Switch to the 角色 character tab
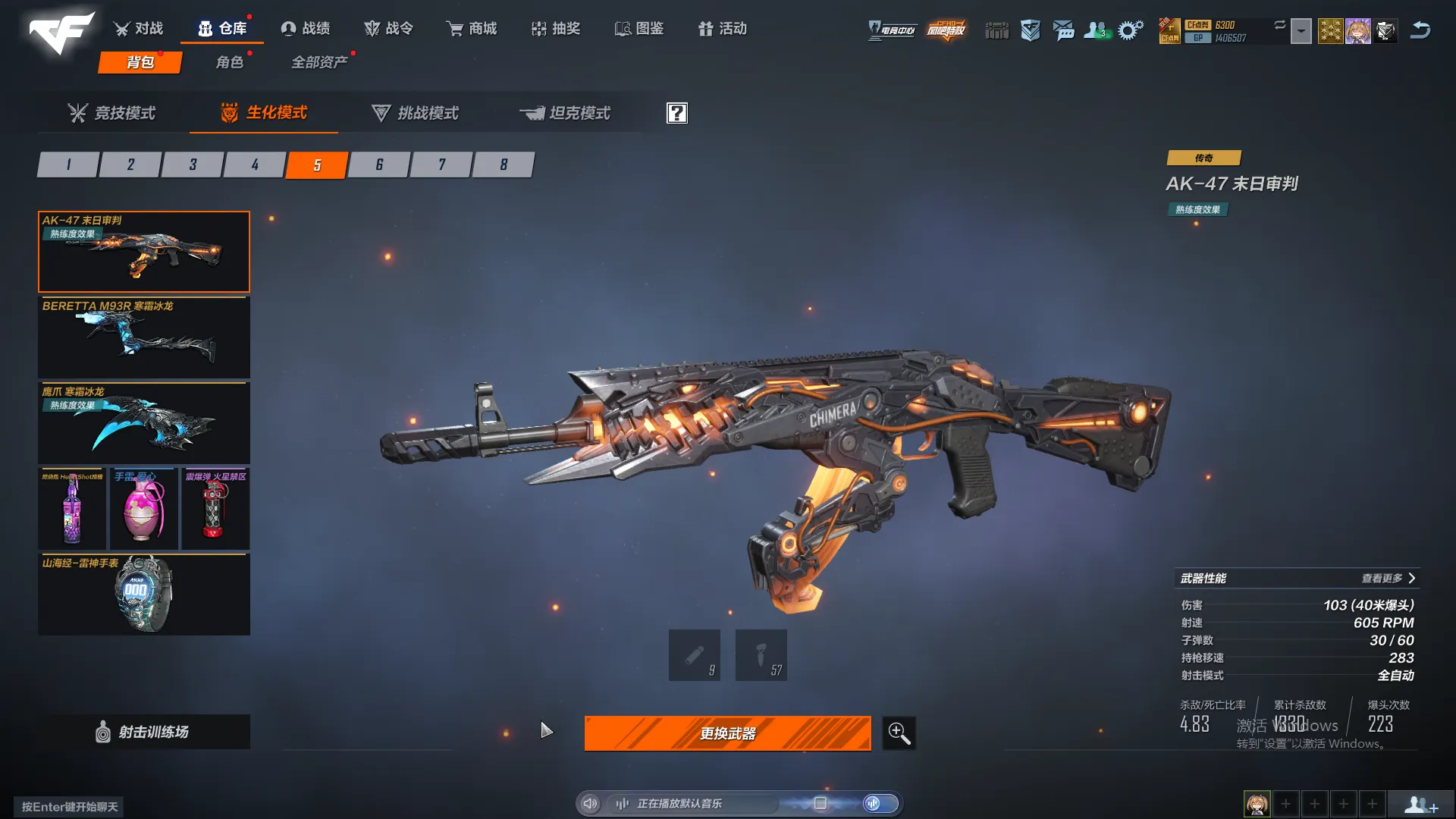The width and height of the screenshot is (1456, 819). [229, 62]
